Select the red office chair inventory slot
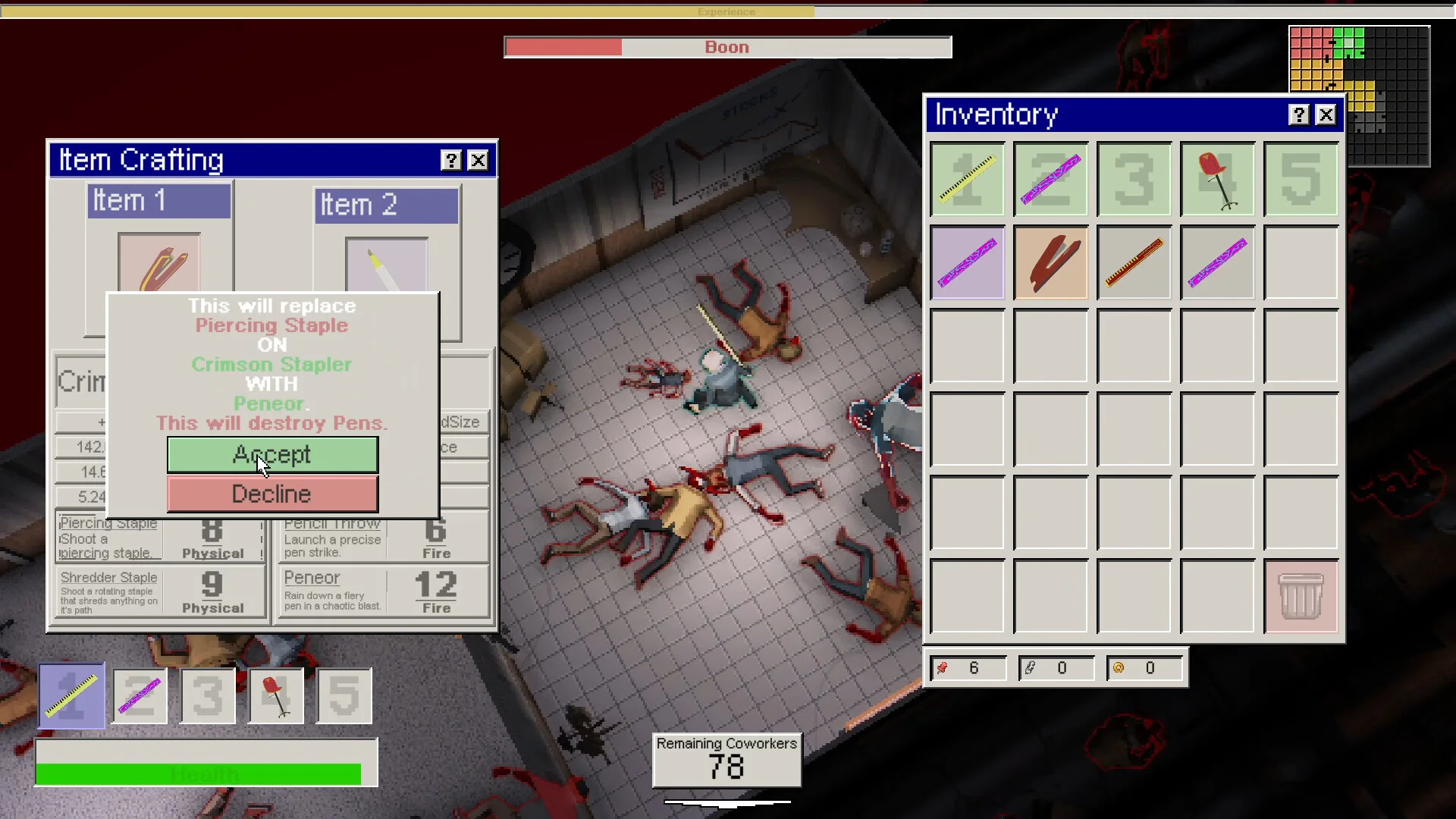Screen dimensions: 1456x819 point(1218,179)
